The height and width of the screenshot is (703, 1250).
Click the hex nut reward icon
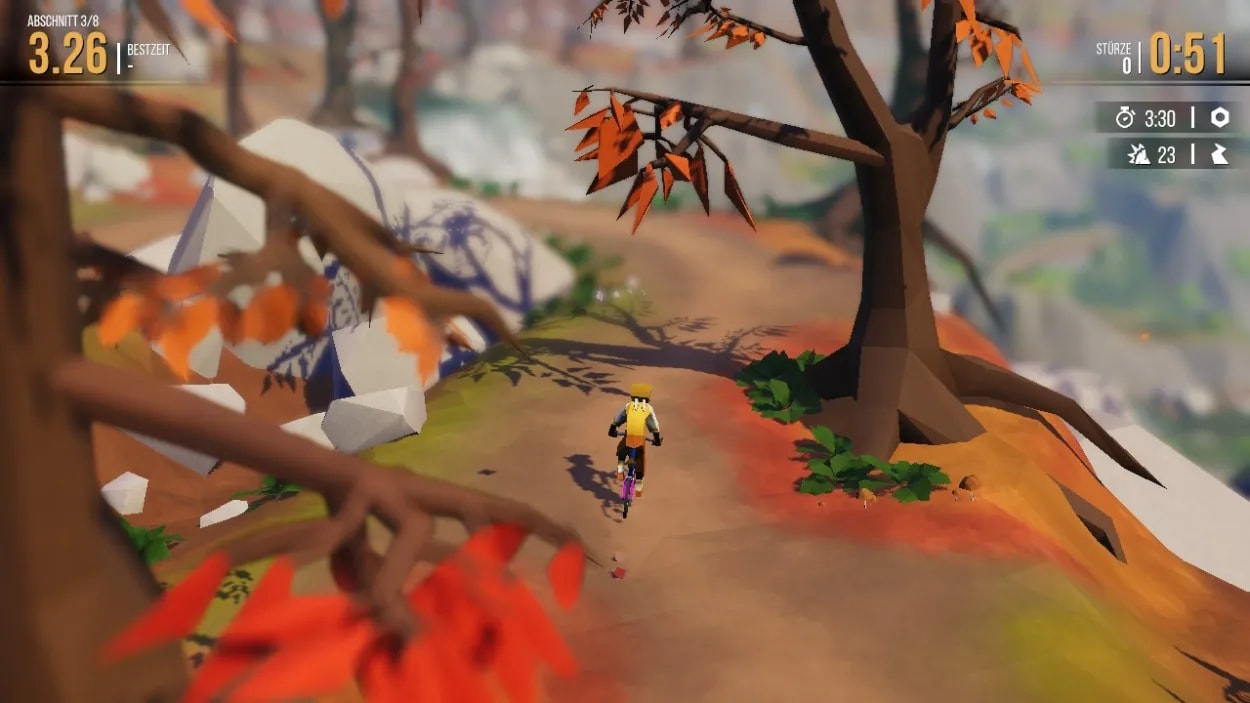(x=1220, y=118)
